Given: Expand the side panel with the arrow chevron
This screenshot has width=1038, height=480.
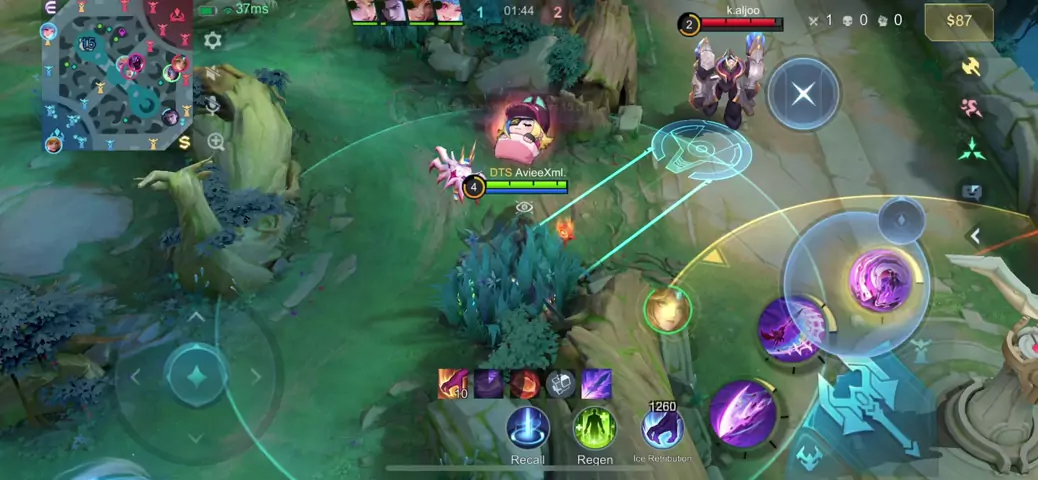Looking at the screenshot, I should click(x=976, y=236).
